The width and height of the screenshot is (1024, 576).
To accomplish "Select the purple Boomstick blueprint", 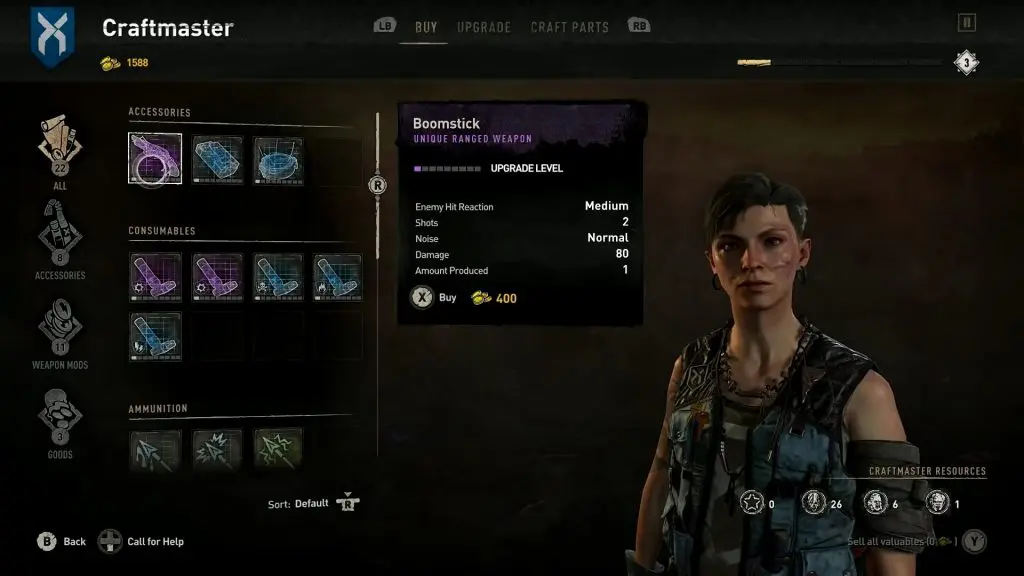I will point(155,159).
